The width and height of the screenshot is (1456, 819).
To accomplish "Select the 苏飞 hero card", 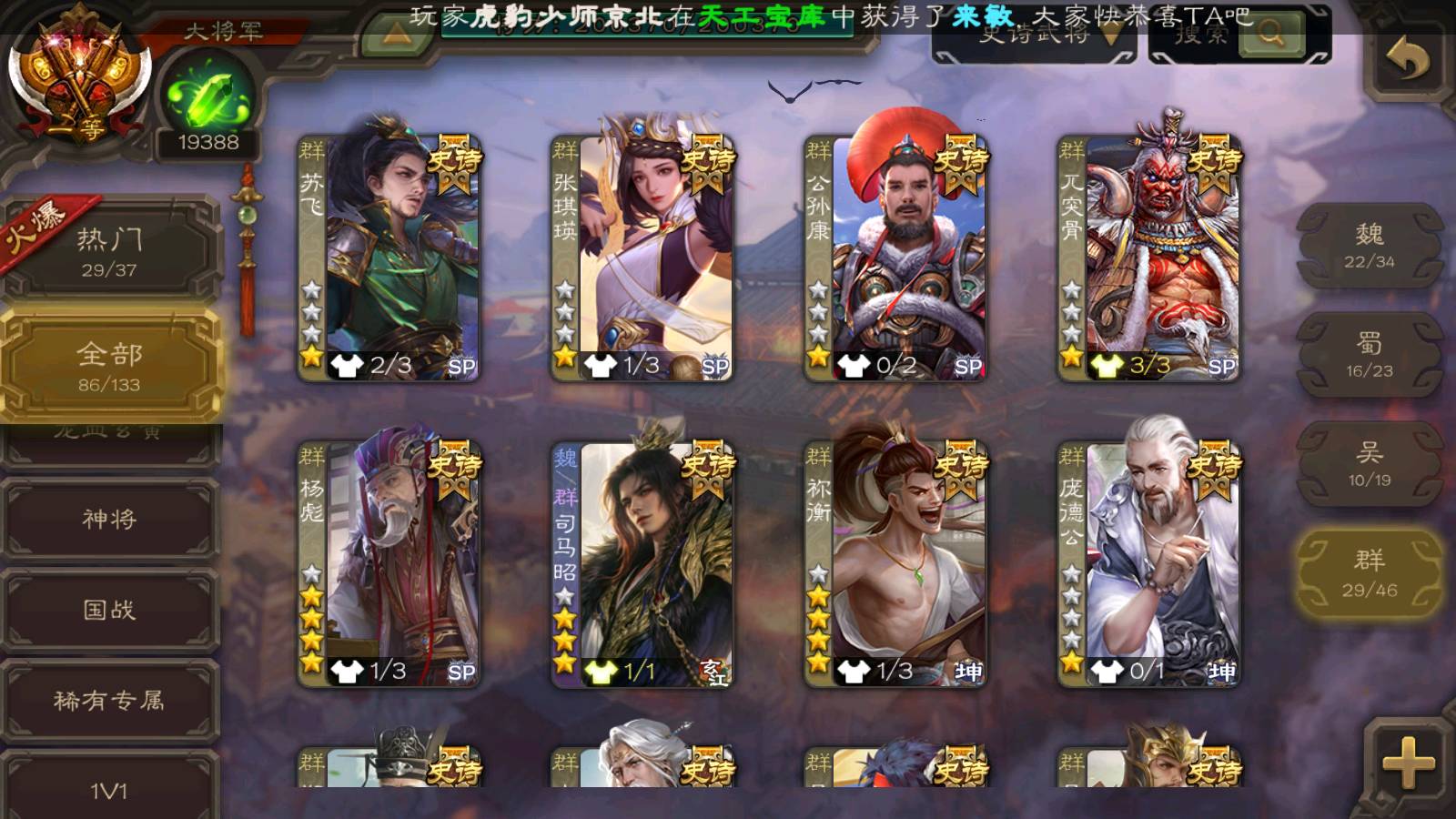I will click(x=389, y=257).
